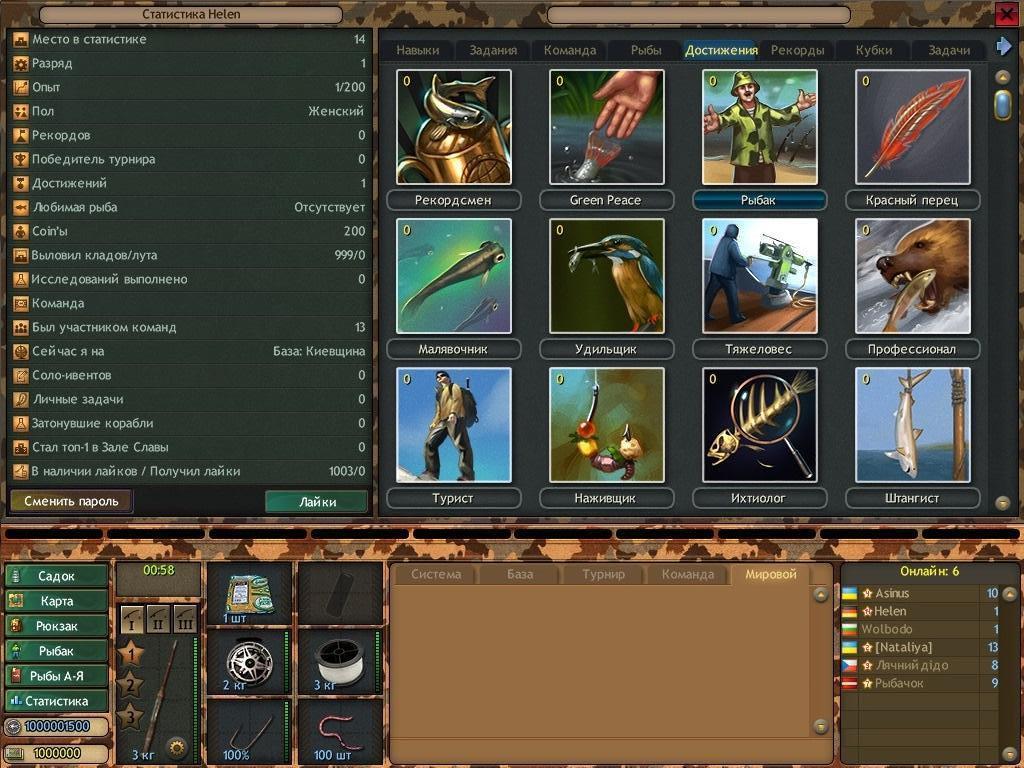Click the Статистика button

click(56, 701)
